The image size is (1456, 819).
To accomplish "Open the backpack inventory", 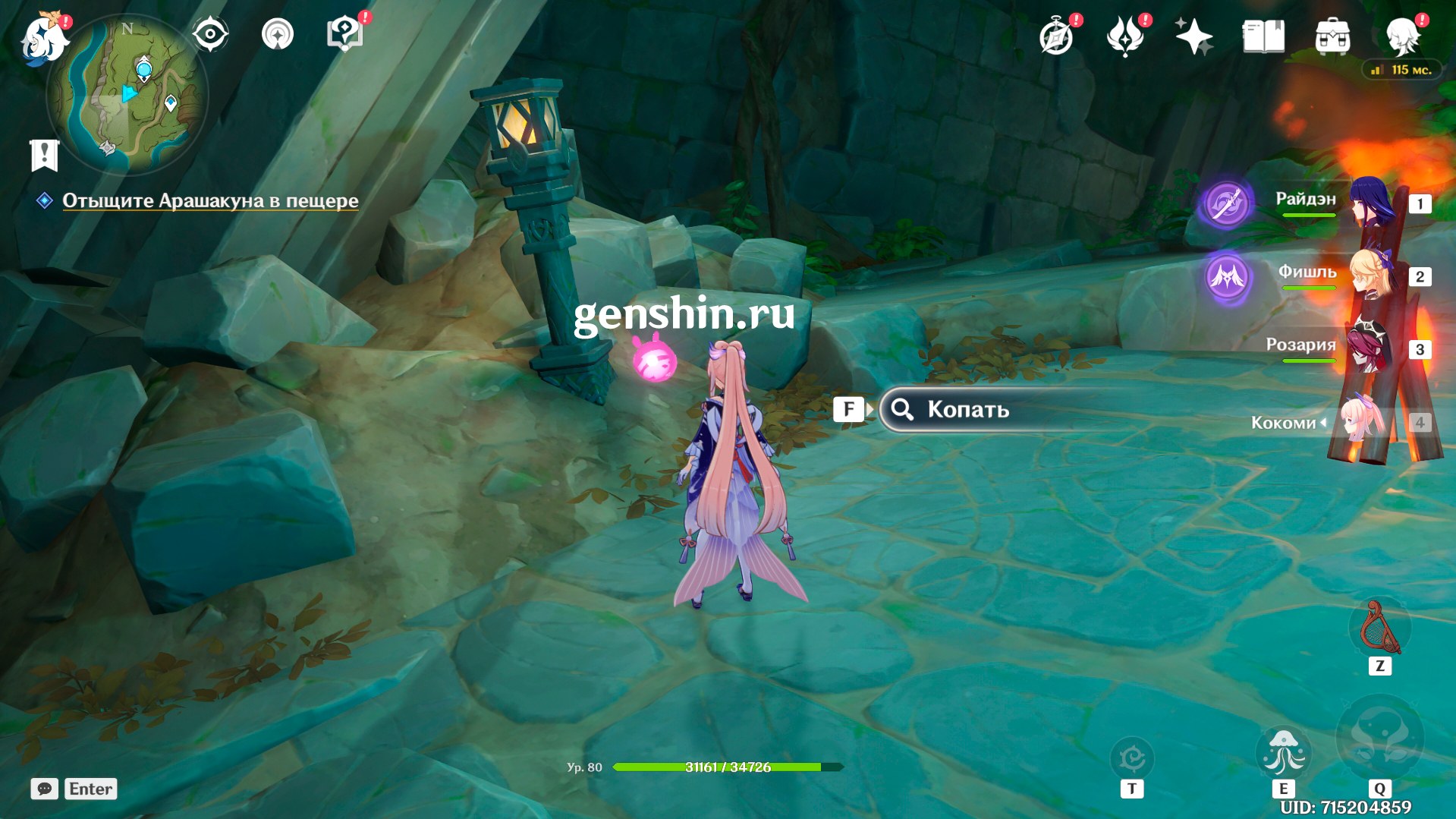I will [x=1332, y=36].
